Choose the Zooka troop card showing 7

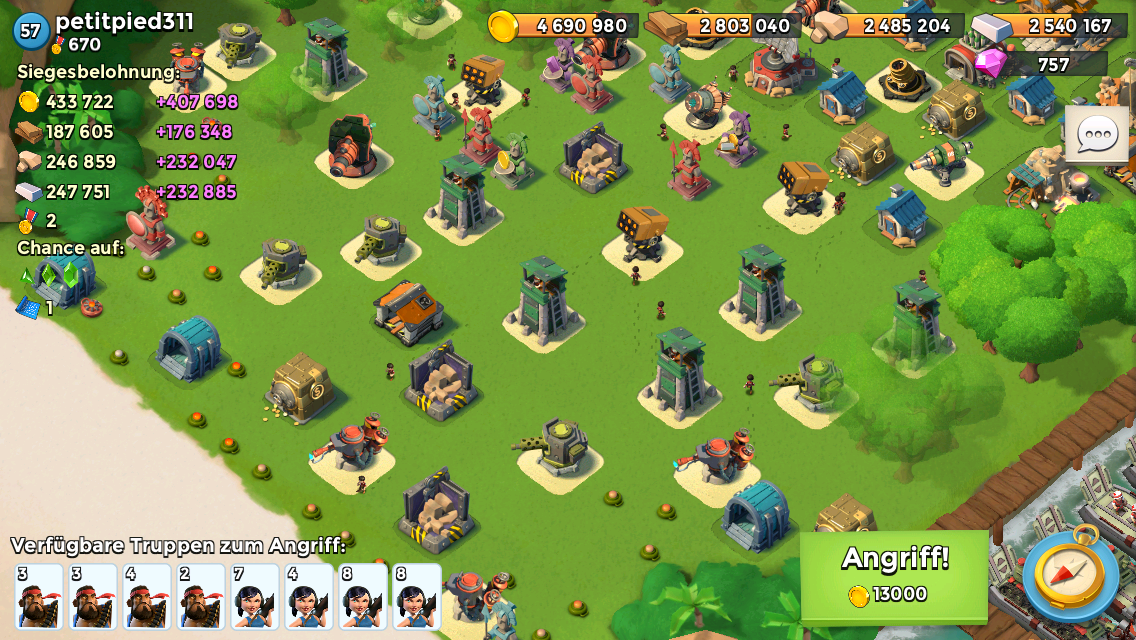tap(255, 597)
